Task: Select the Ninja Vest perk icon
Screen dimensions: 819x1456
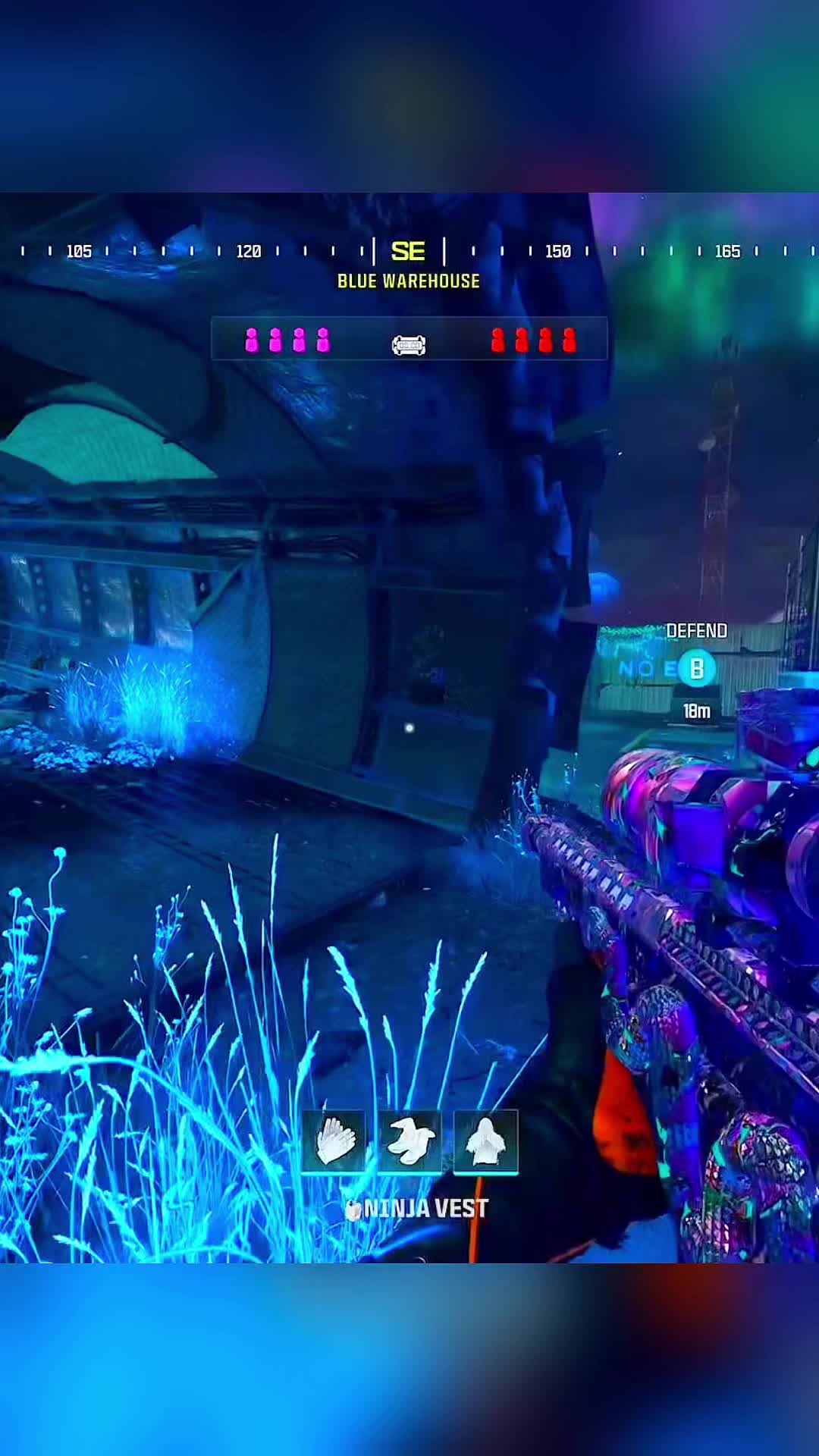Action: pyautogui.click(x=485, y=1141)
